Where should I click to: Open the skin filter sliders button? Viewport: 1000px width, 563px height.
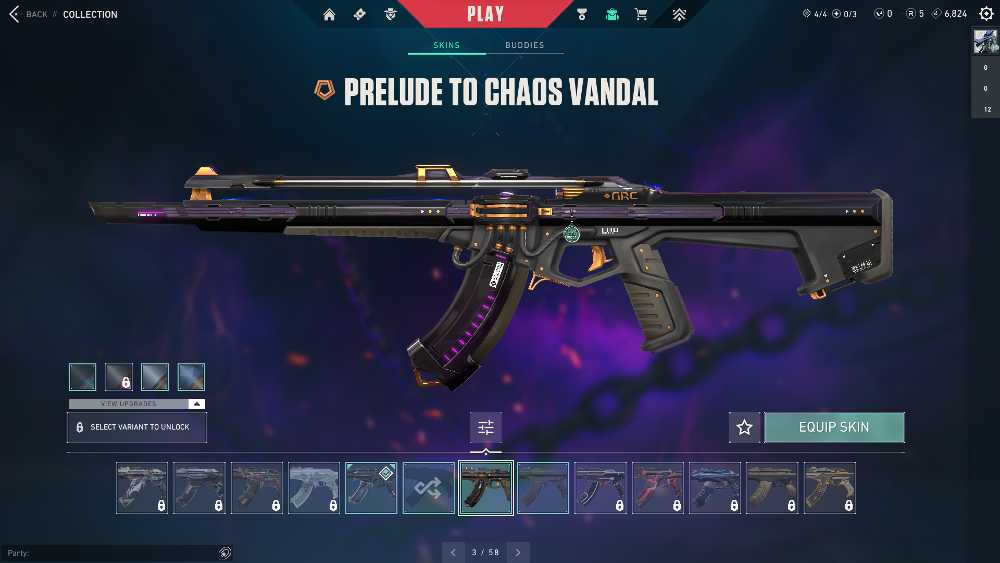(486, 427)
